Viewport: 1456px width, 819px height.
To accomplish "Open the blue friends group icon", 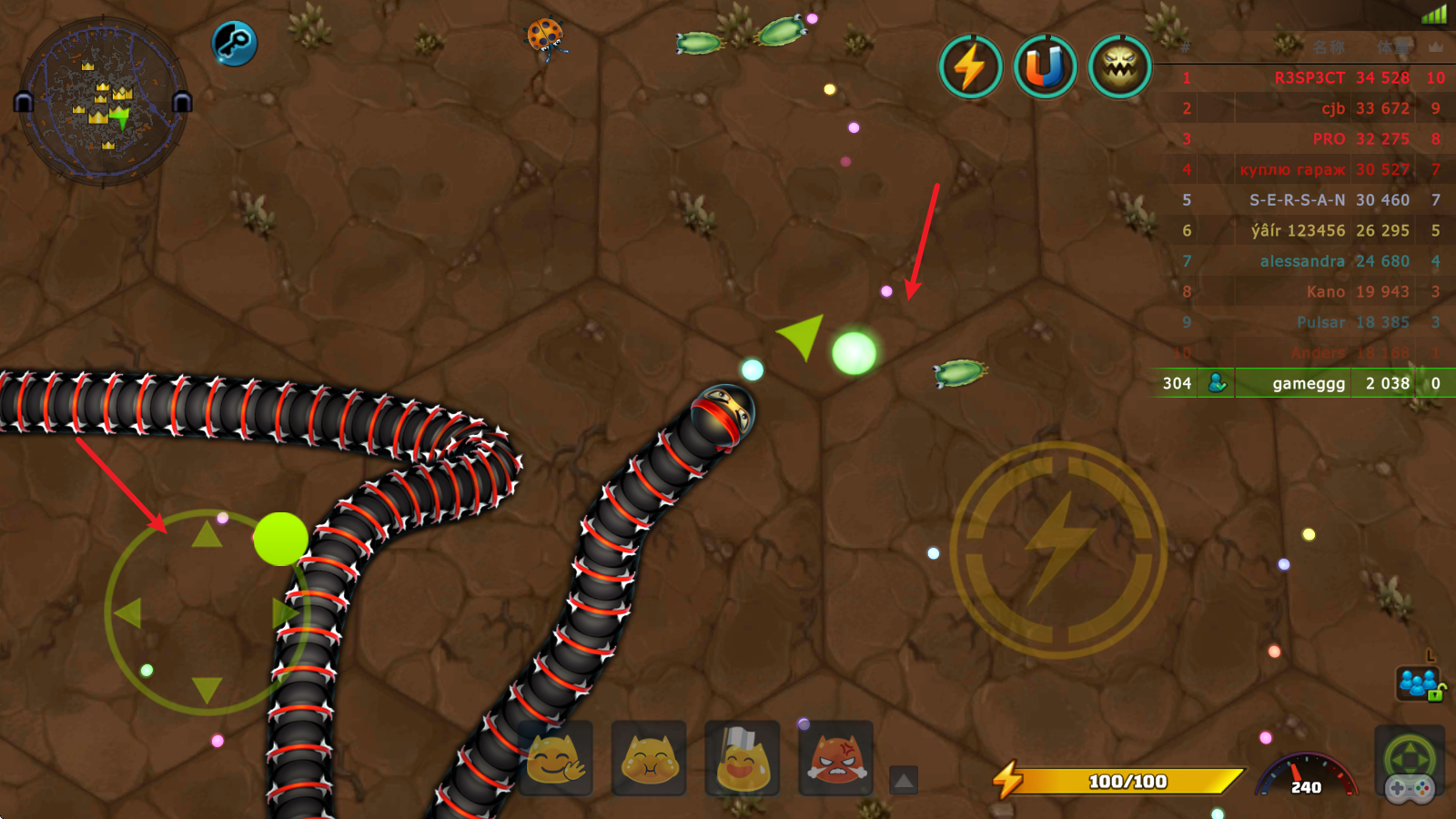I will coord(1418,682).
